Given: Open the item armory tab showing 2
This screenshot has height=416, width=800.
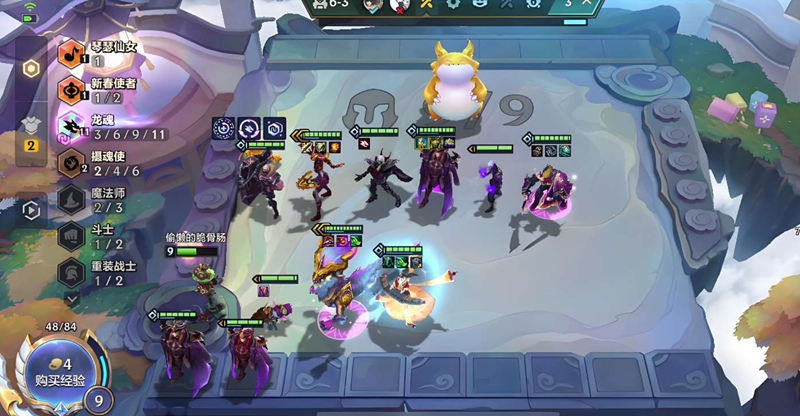Looking at the screenshot, I should coord(31,130).
